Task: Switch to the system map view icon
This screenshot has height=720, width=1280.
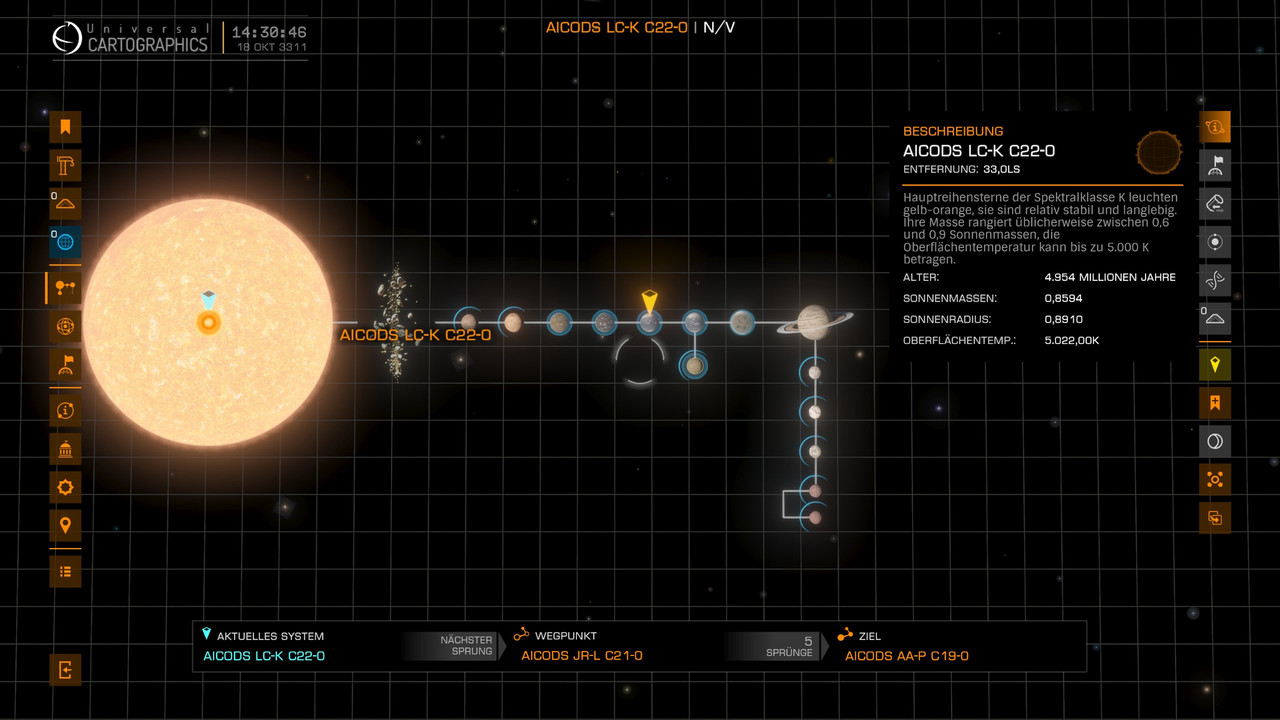Action: pyautogui.click(x=65, y=288)
